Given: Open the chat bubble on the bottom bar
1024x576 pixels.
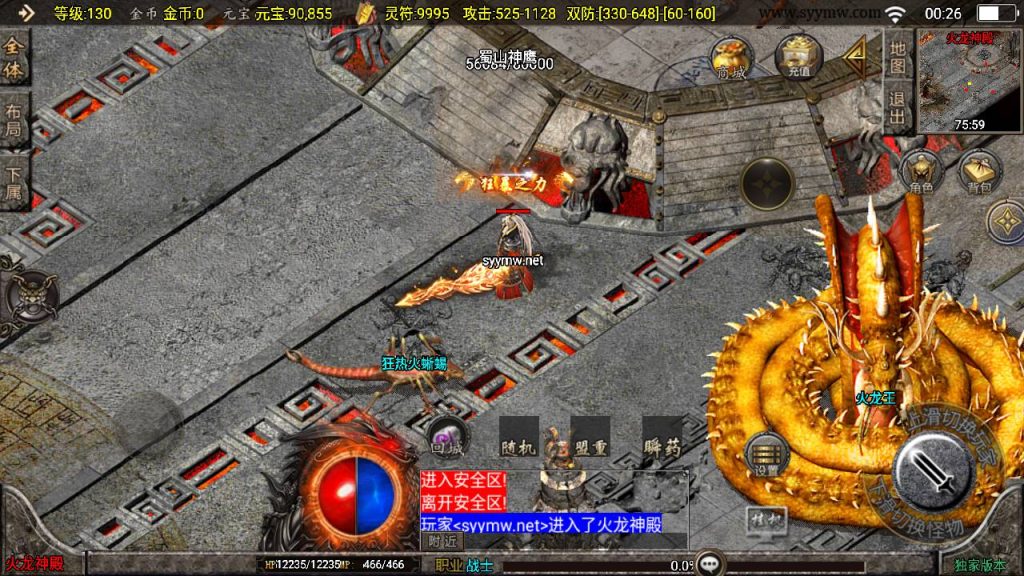Looking at the screenshot, I should tap(711, 564).
